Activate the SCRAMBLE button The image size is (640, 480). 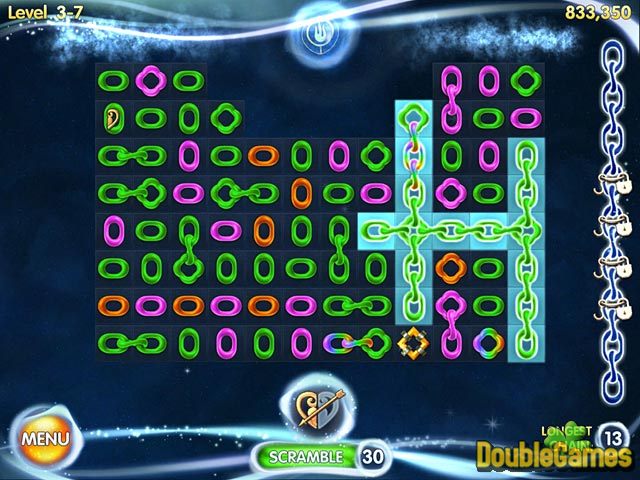point(304,456)
